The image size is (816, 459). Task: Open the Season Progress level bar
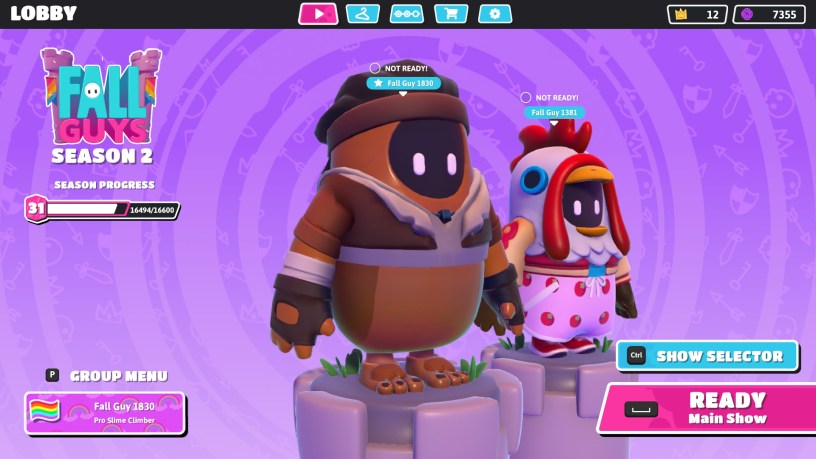coord(100,209)
